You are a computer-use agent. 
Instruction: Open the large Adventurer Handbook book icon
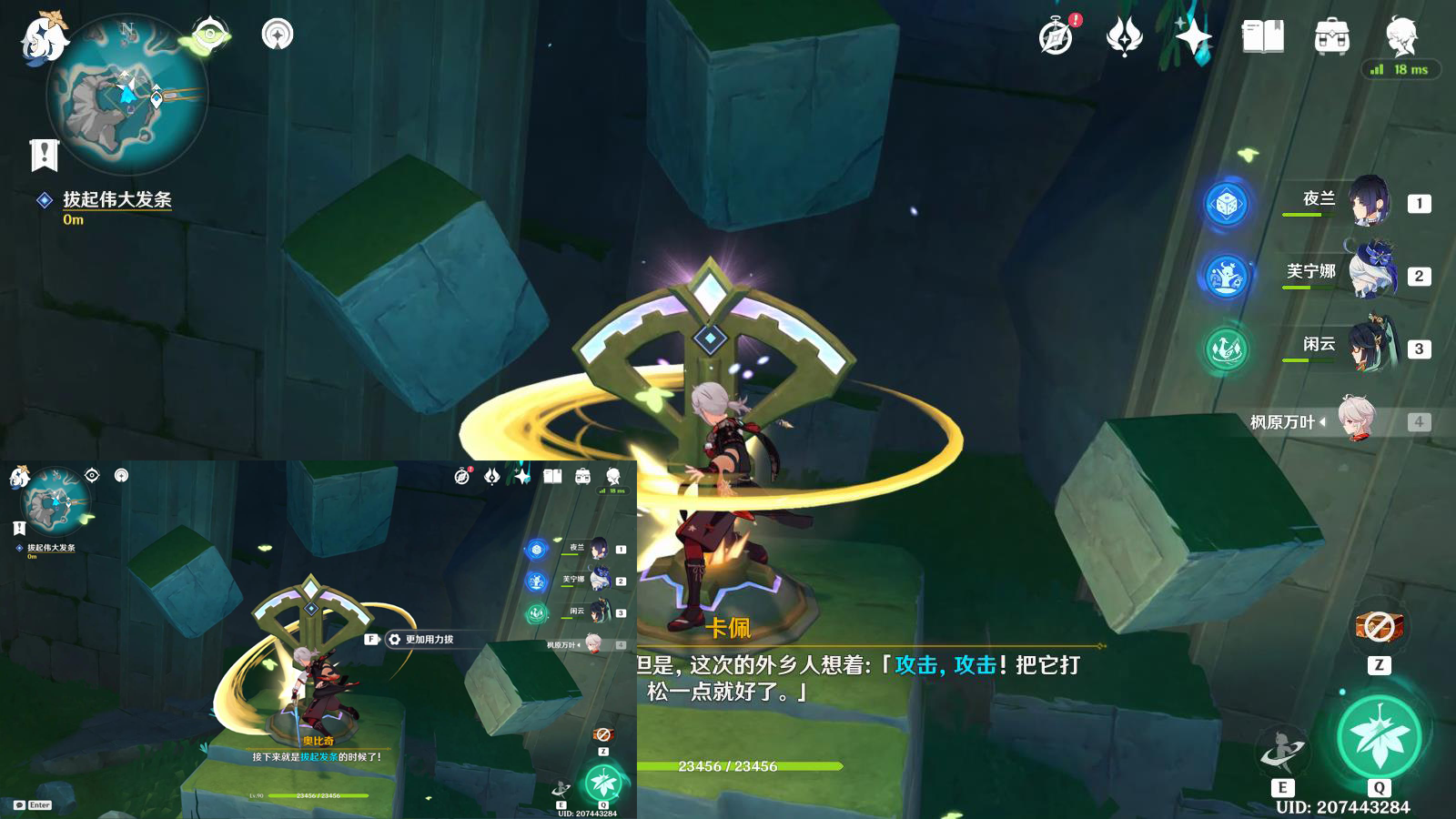click(1262, 36)
